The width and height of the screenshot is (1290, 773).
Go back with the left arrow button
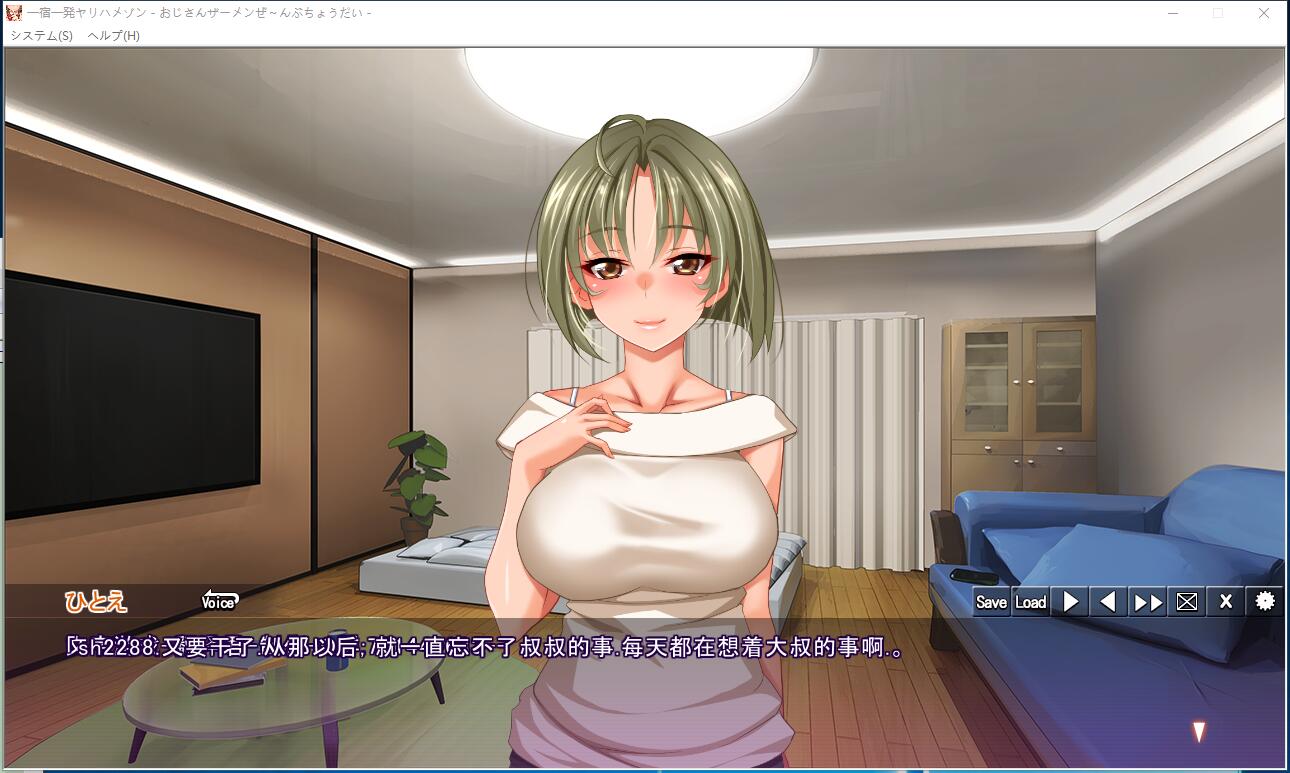[x=1107, y=602]
